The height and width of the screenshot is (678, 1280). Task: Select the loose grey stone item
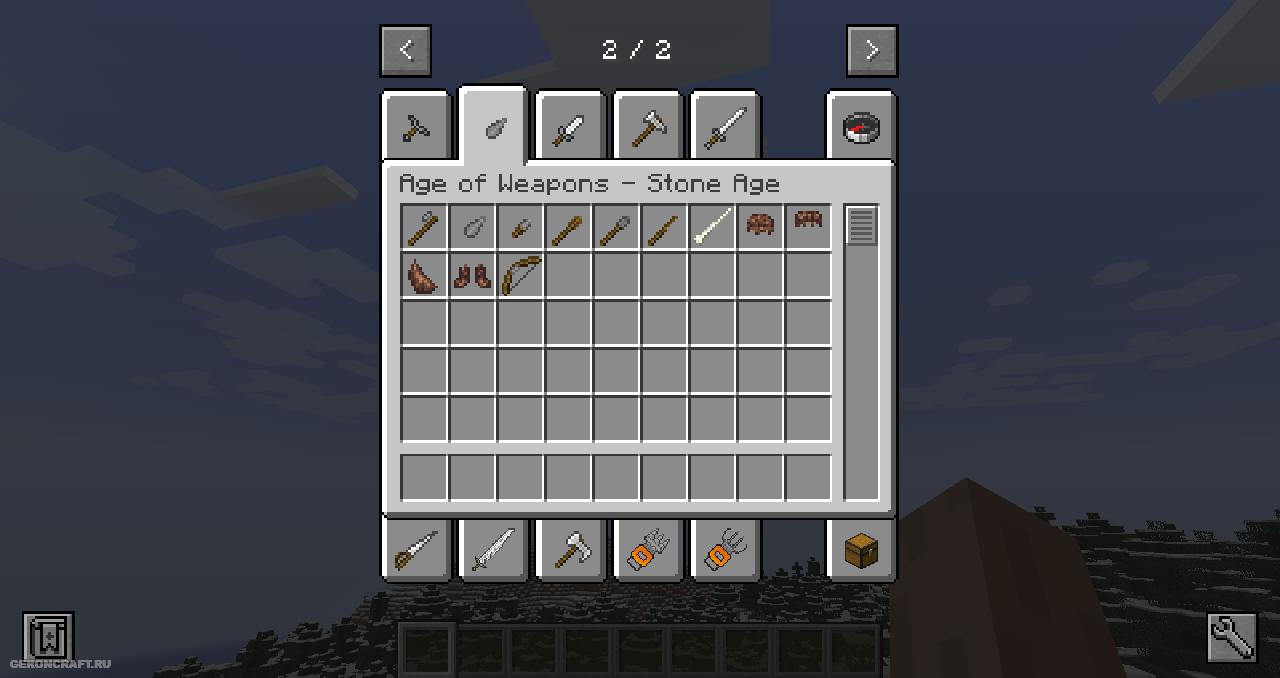(x=472, y=228)
